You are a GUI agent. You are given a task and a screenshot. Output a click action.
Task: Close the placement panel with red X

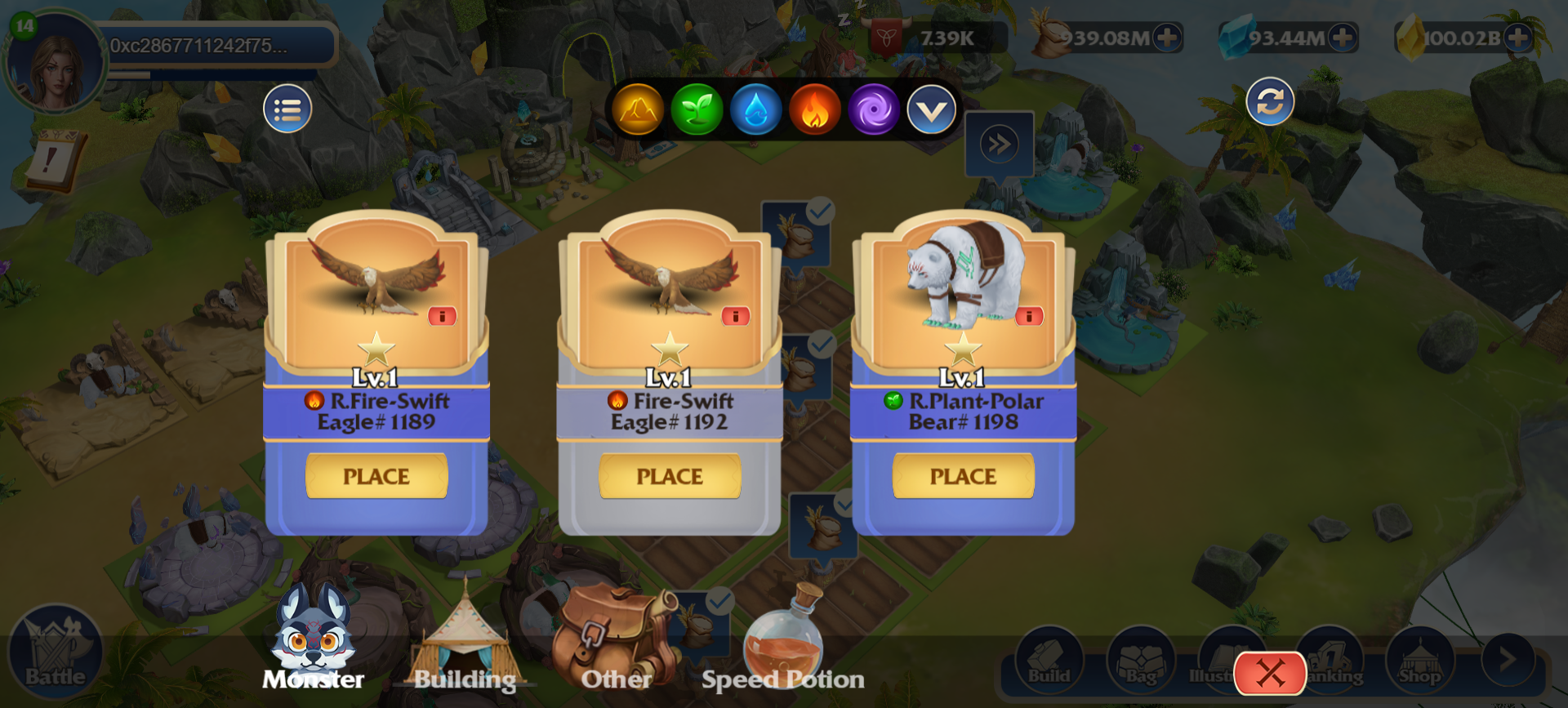click(x=1270, y=674)
